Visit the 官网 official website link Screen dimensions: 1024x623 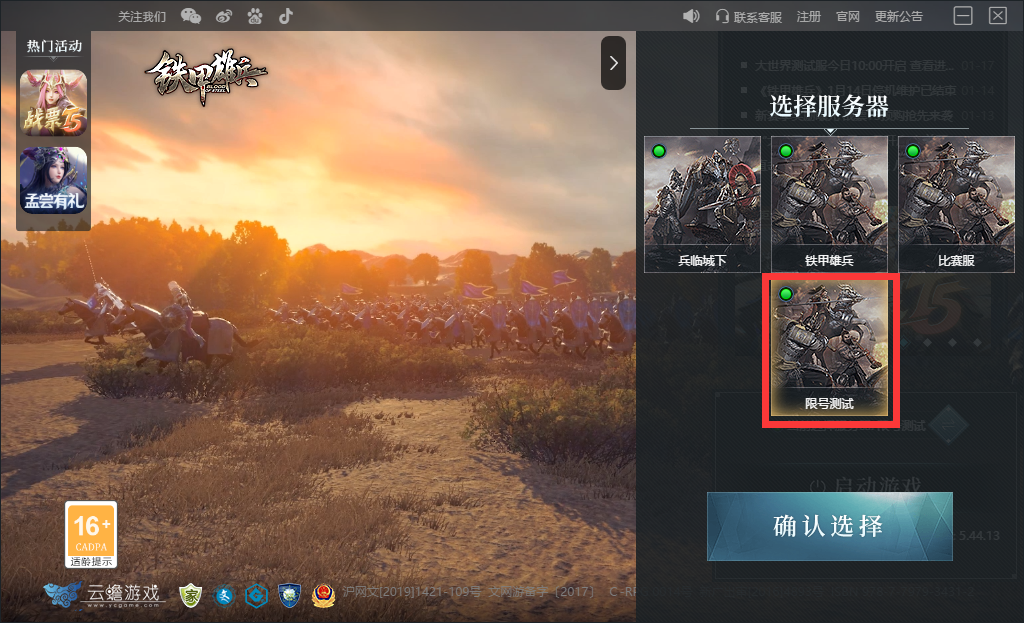(848, 16)
